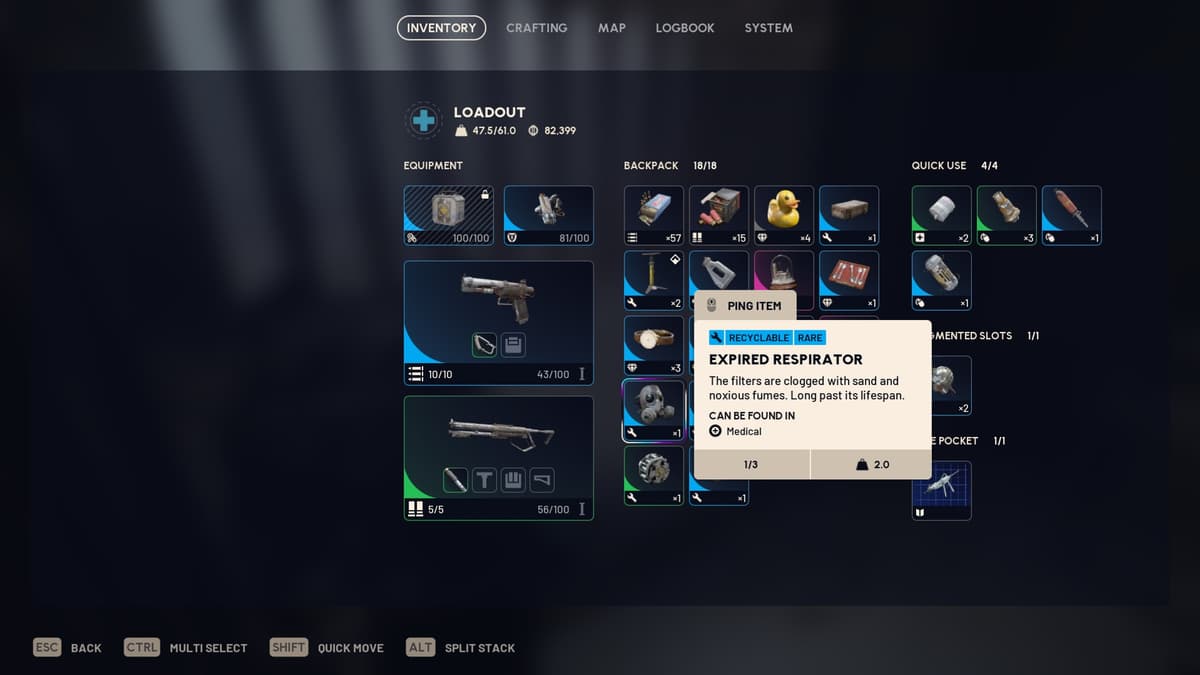
Task: Open the Logbook tab
Action: (684, 28)
